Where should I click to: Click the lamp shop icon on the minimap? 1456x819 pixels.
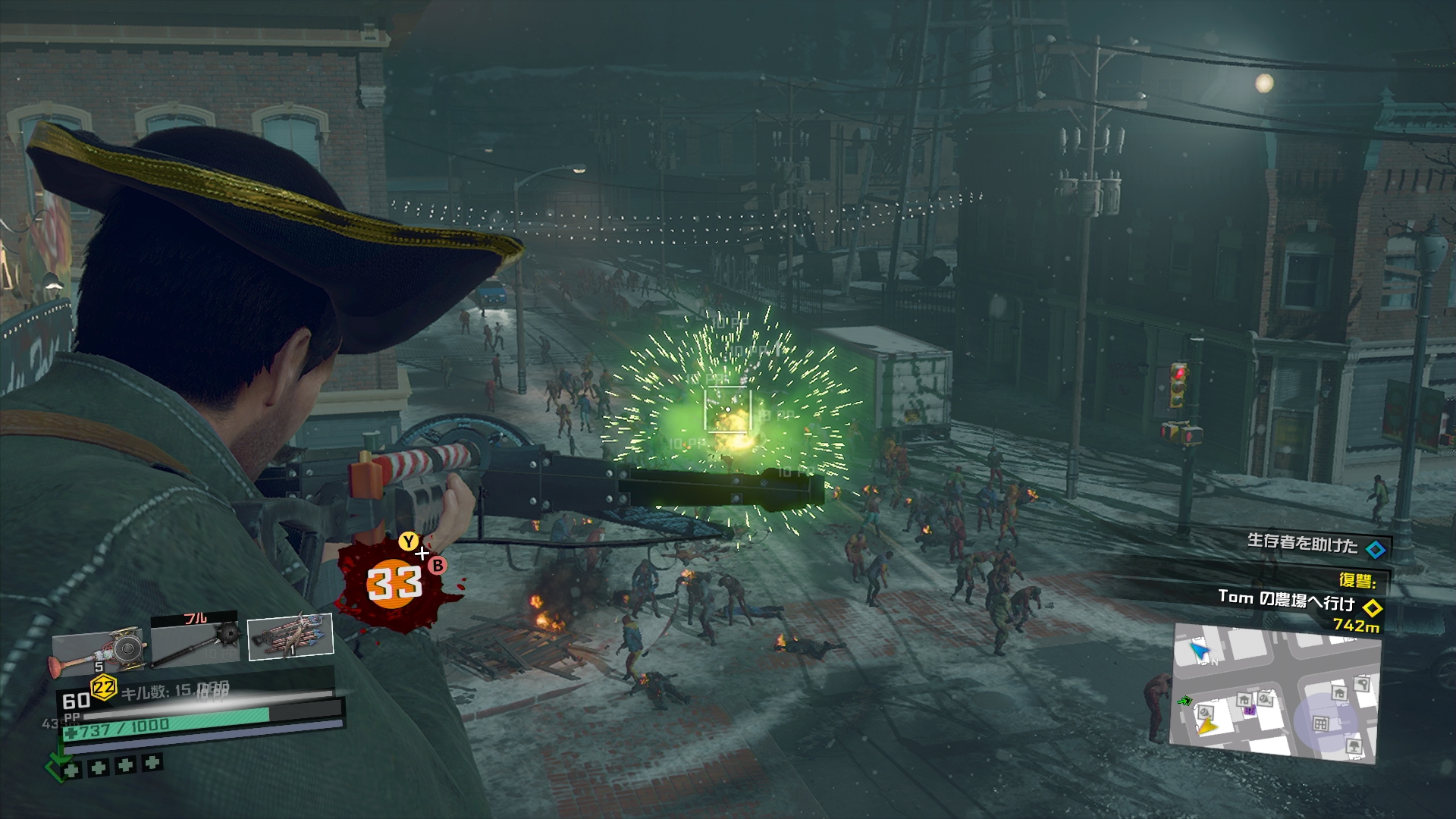point(1354,747)
